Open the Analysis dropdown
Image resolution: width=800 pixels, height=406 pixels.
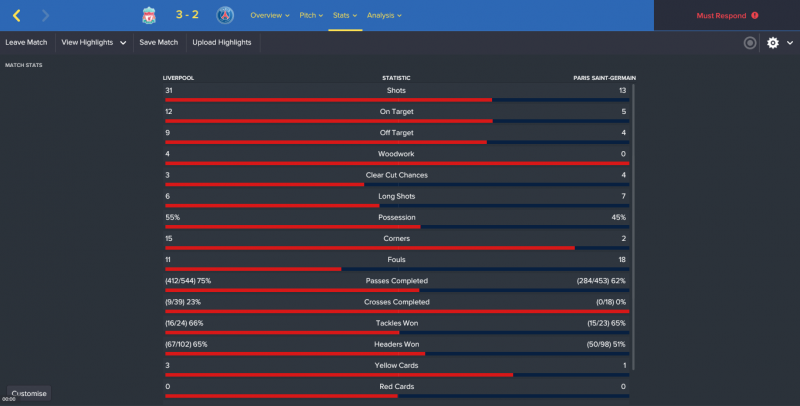coord(384,15)
